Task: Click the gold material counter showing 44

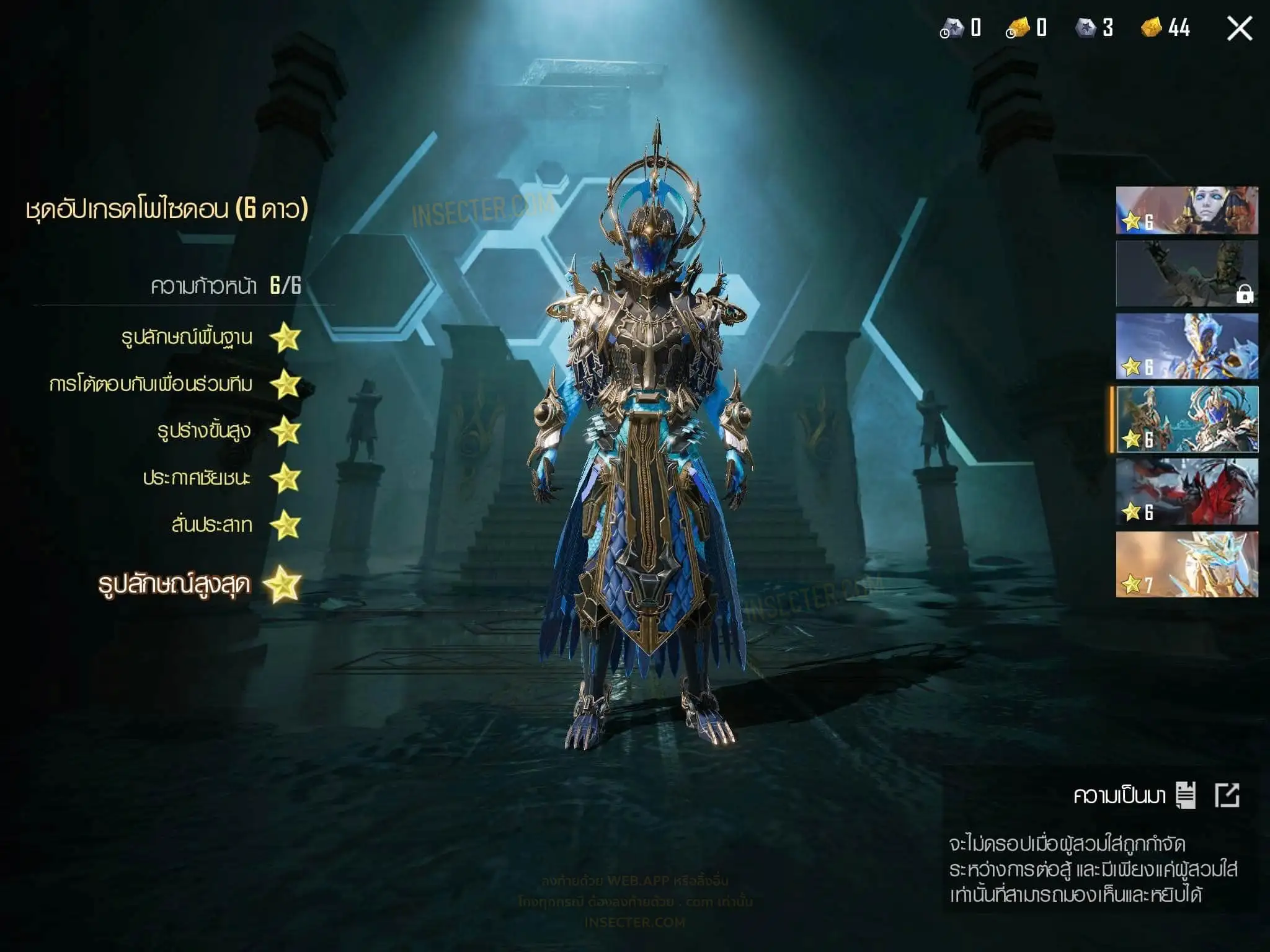Action: coord(1166,28)
